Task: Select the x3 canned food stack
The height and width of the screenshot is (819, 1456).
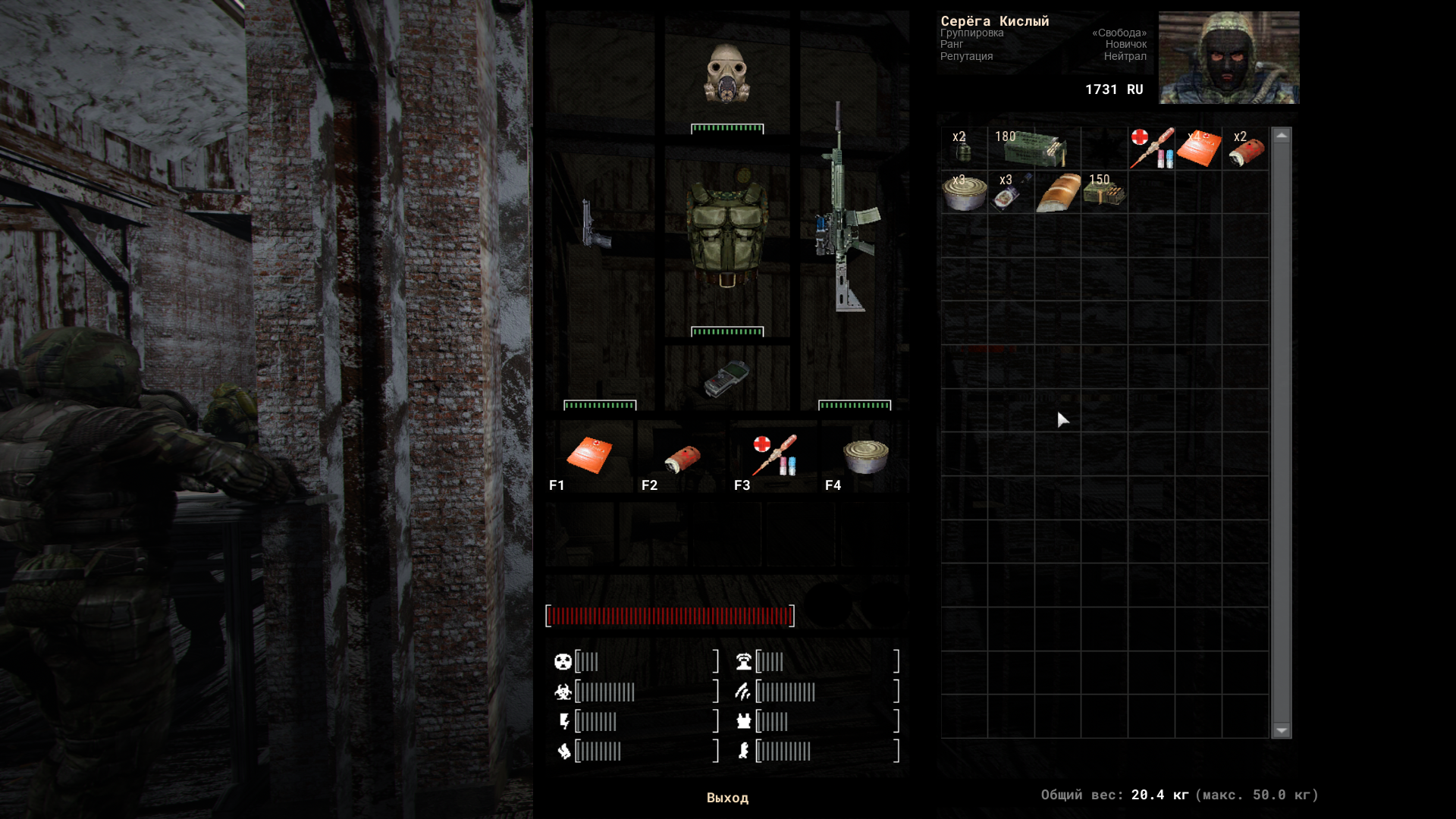Action: 964,193
